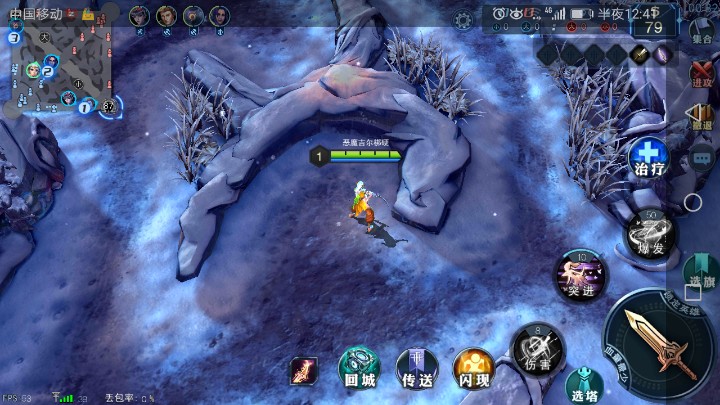Open the settings gear
720x405 pixels.
(x=463, y=19)
